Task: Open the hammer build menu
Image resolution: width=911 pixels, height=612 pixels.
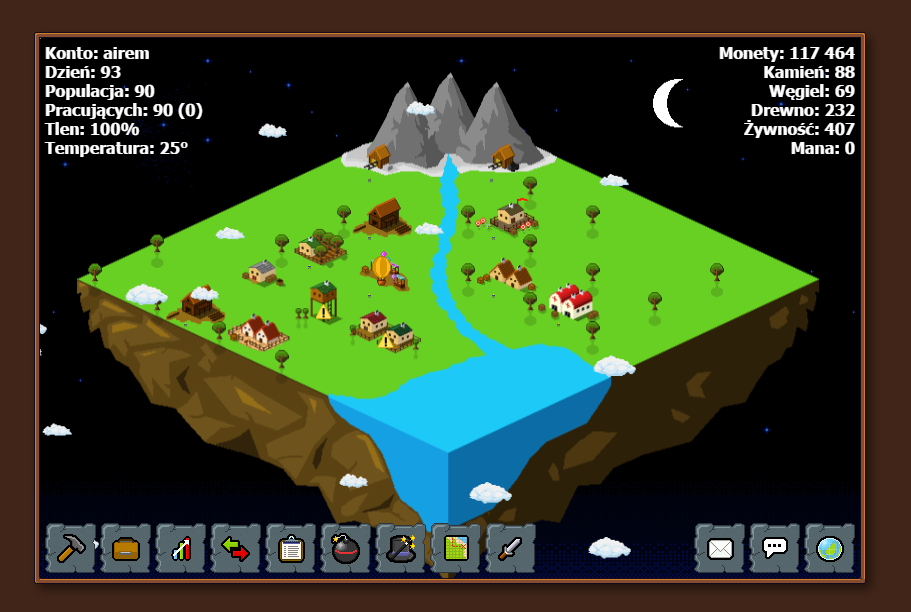Action: (x=71, y=549)
